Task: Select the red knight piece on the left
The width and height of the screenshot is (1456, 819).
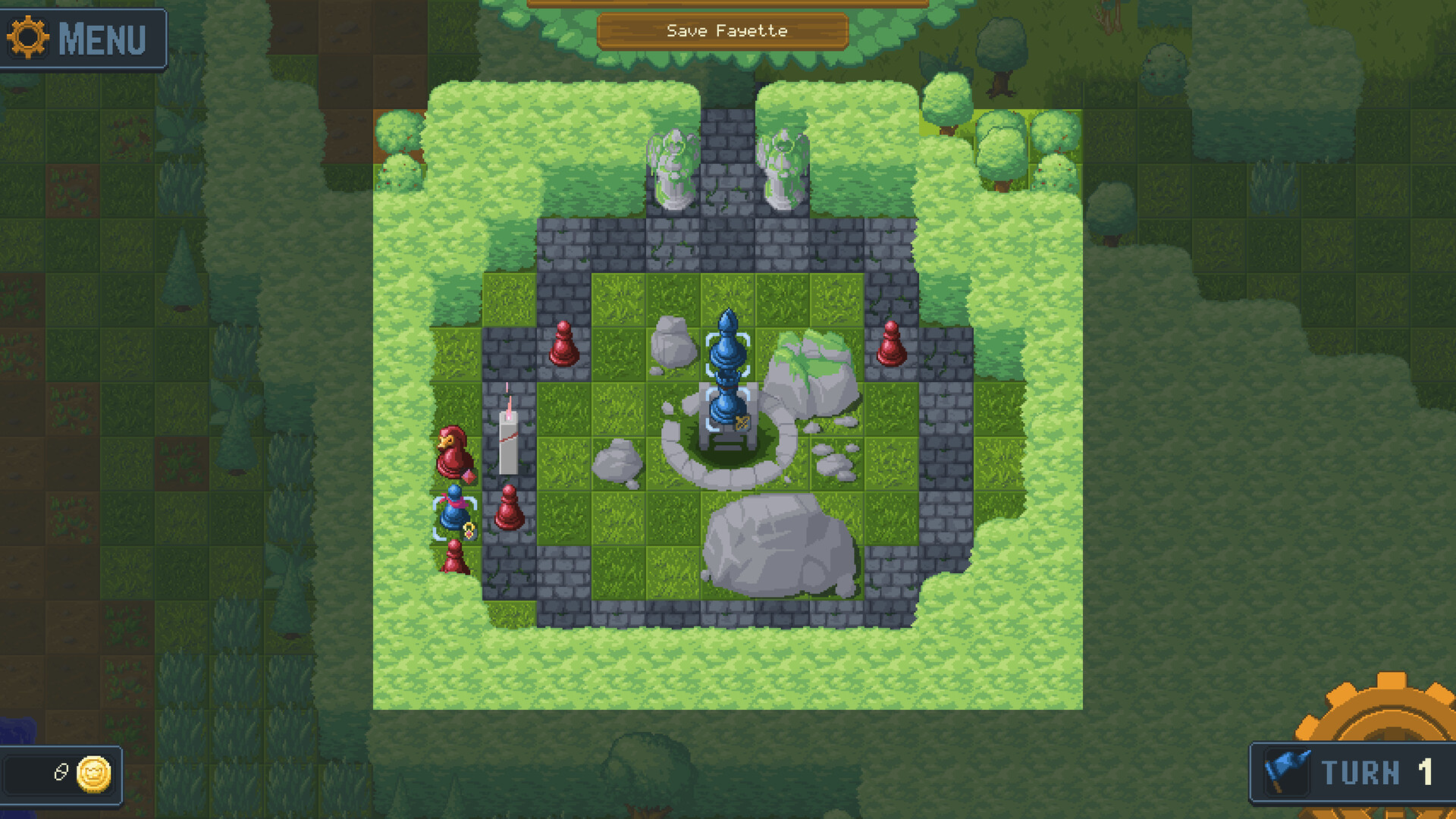Action: [454, 451]
